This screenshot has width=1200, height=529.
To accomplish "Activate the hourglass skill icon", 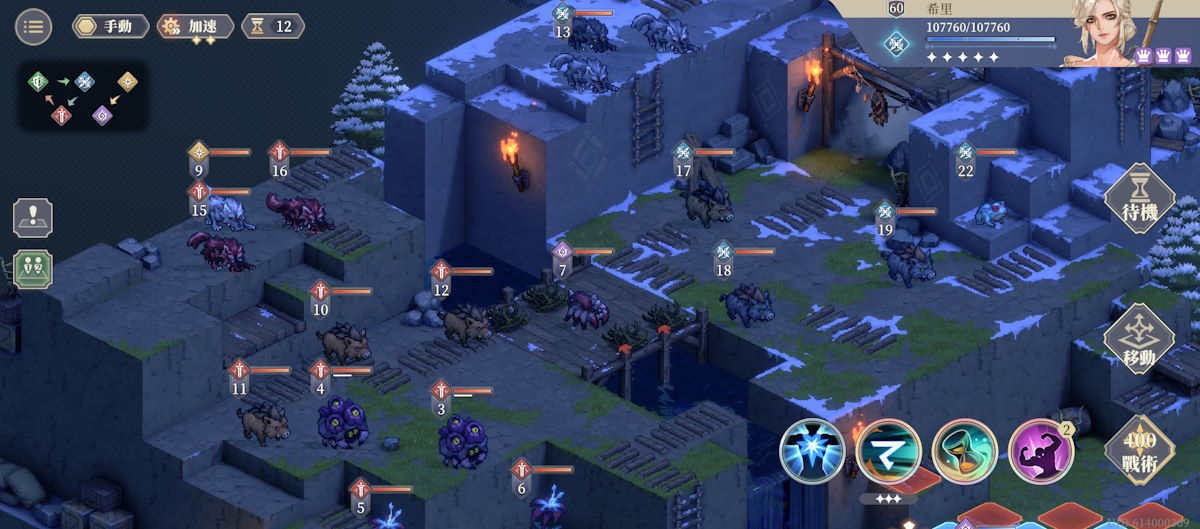I will pos(965,452).
